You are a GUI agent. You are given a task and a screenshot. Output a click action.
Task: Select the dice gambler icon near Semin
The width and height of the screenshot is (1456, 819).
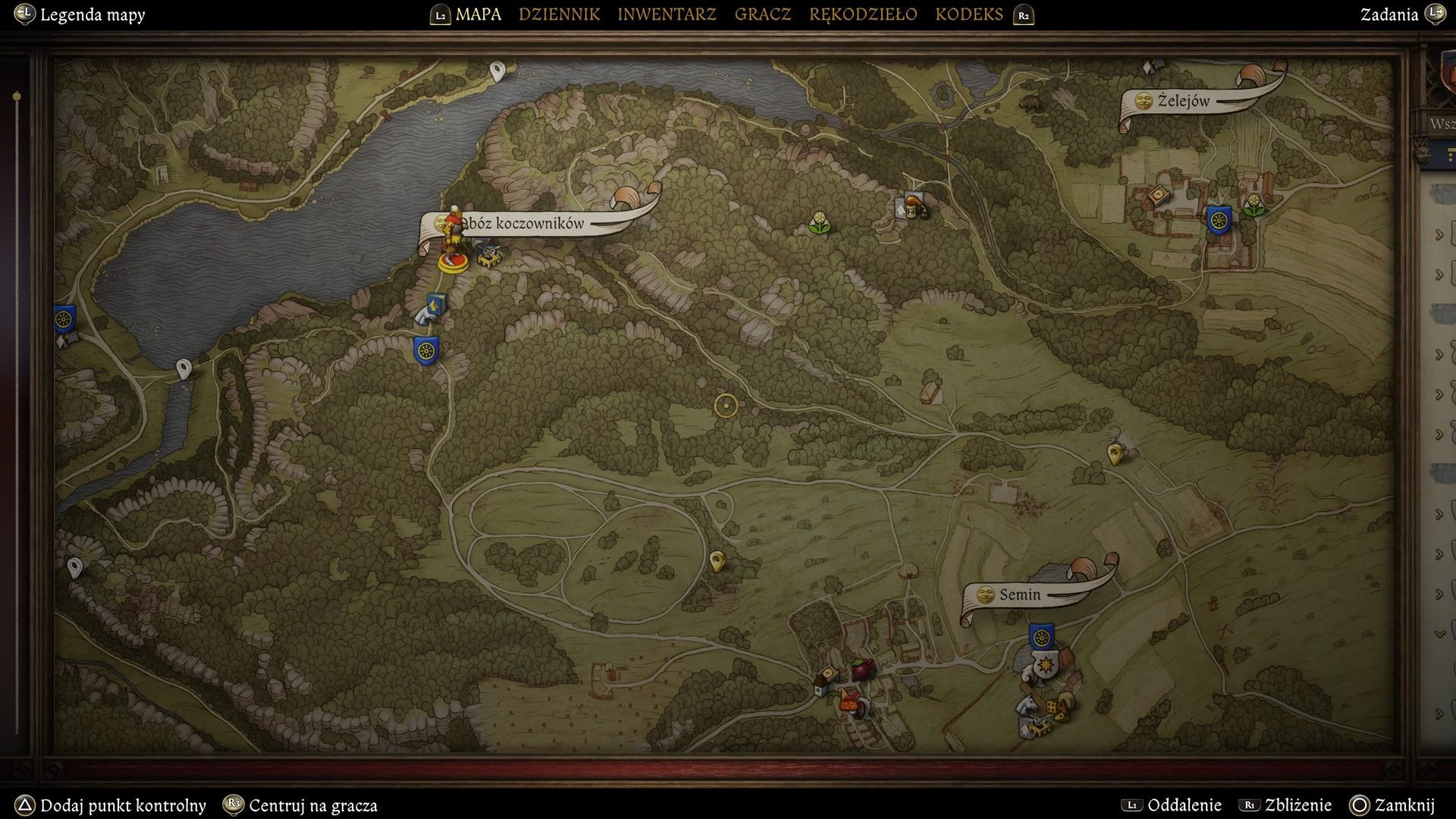1053,707
